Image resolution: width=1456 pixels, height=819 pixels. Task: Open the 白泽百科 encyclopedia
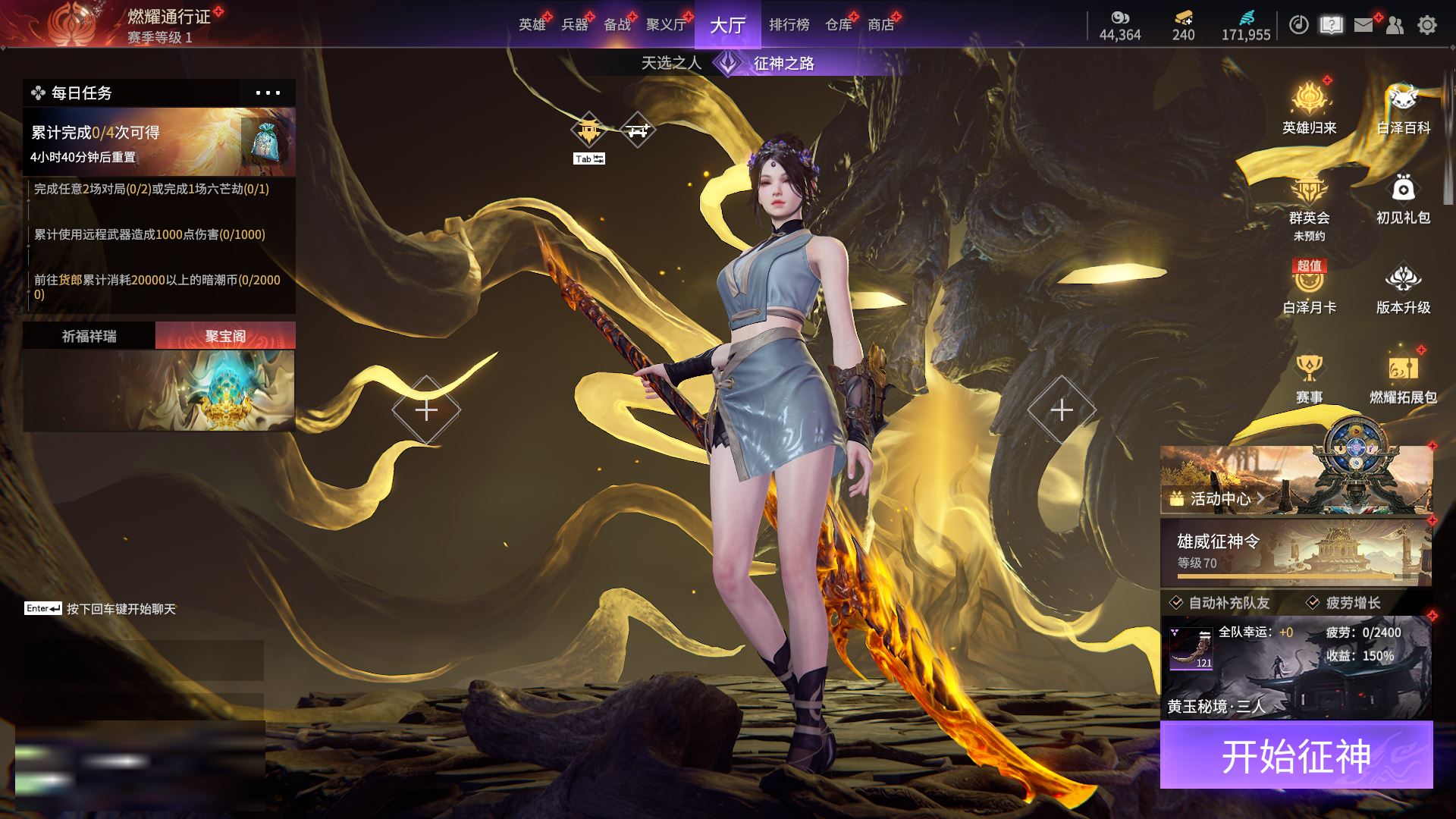(1403, 108)
